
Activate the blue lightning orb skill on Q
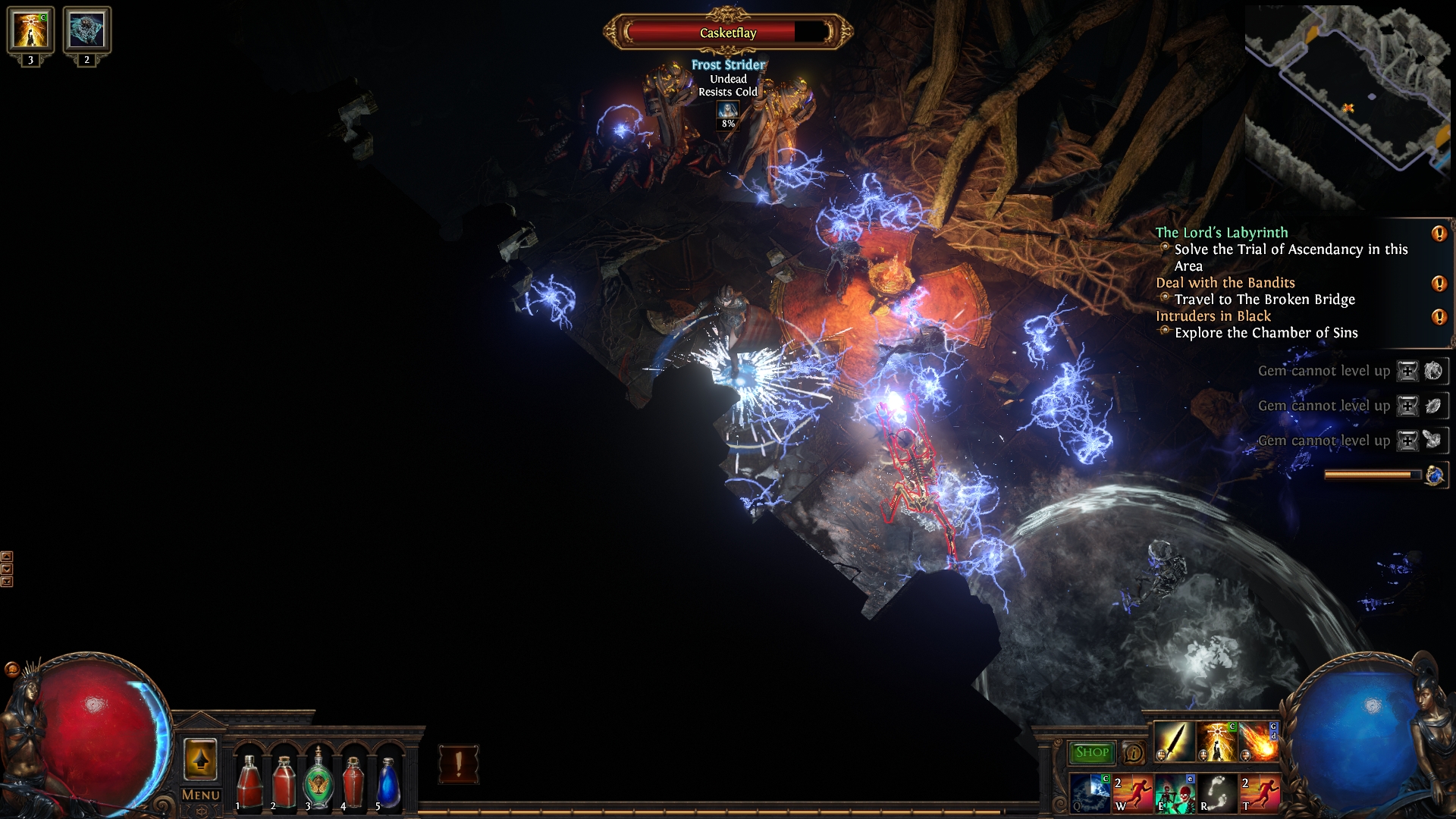[x=1090, y=793]
